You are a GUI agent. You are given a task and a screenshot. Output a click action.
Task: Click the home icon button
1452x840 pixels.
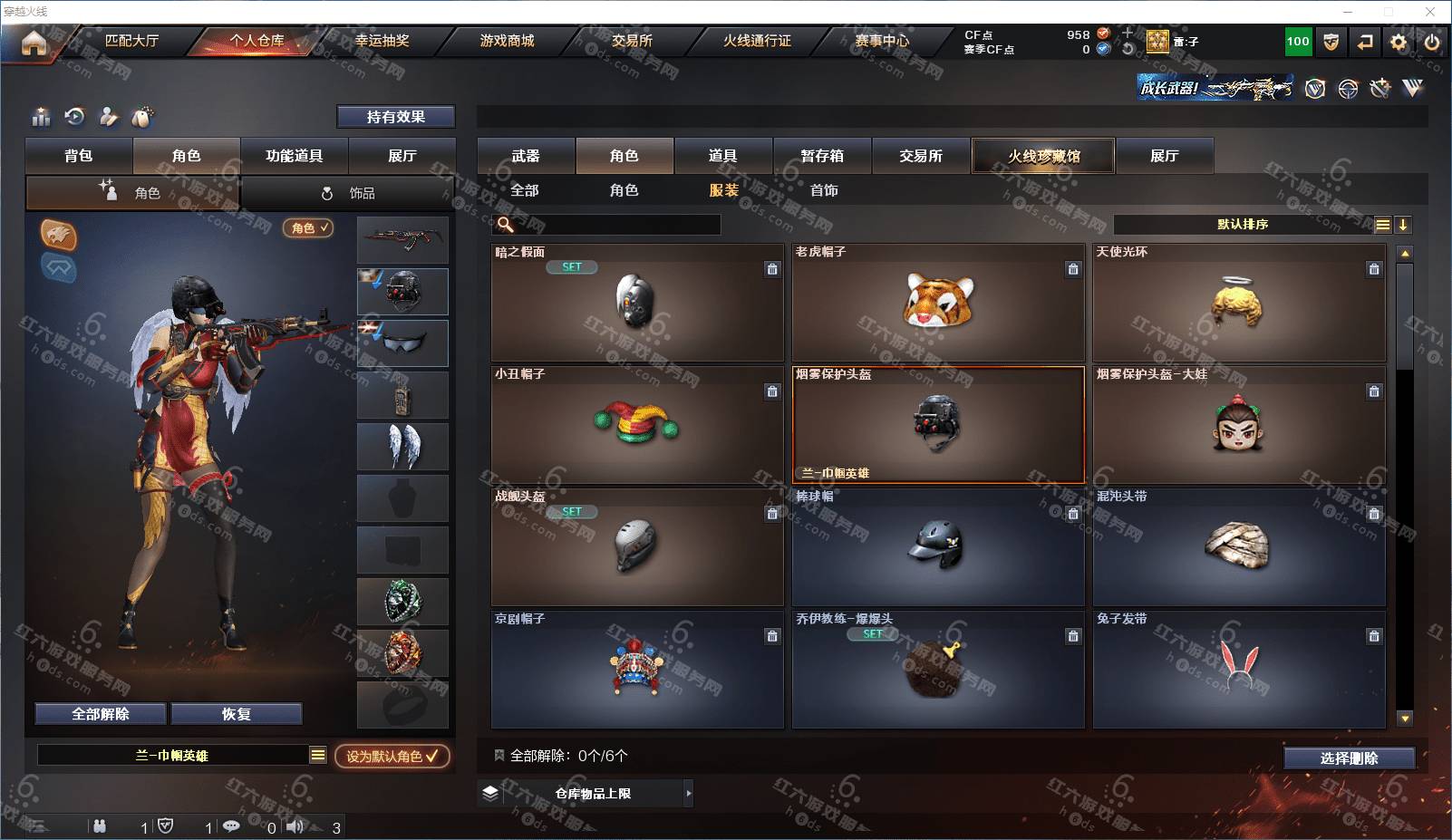(34, 43)
